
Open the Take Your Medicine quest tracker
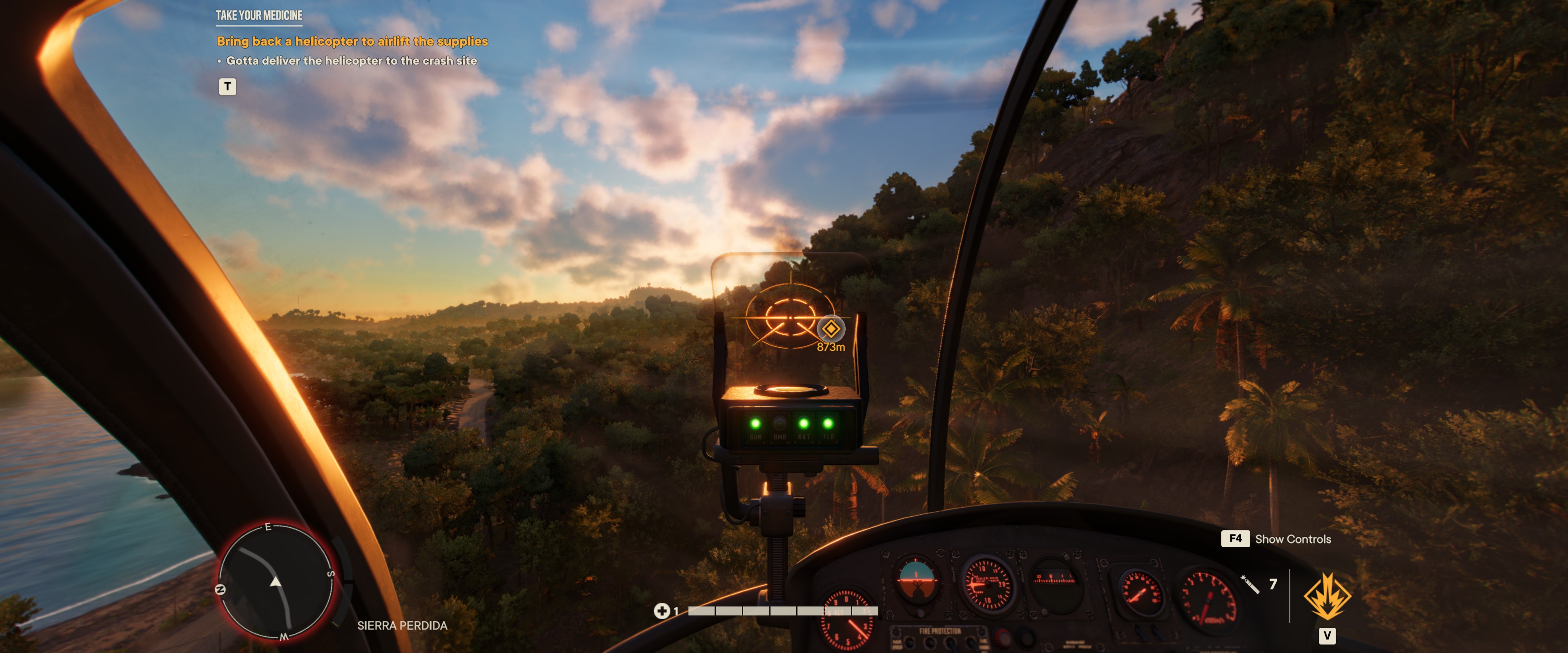coord(259,15)
